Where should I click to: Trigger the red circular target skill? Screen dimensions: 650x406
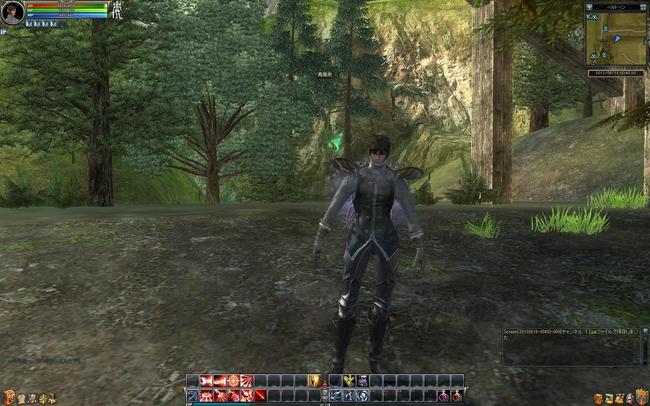click(x=233, y=381)
